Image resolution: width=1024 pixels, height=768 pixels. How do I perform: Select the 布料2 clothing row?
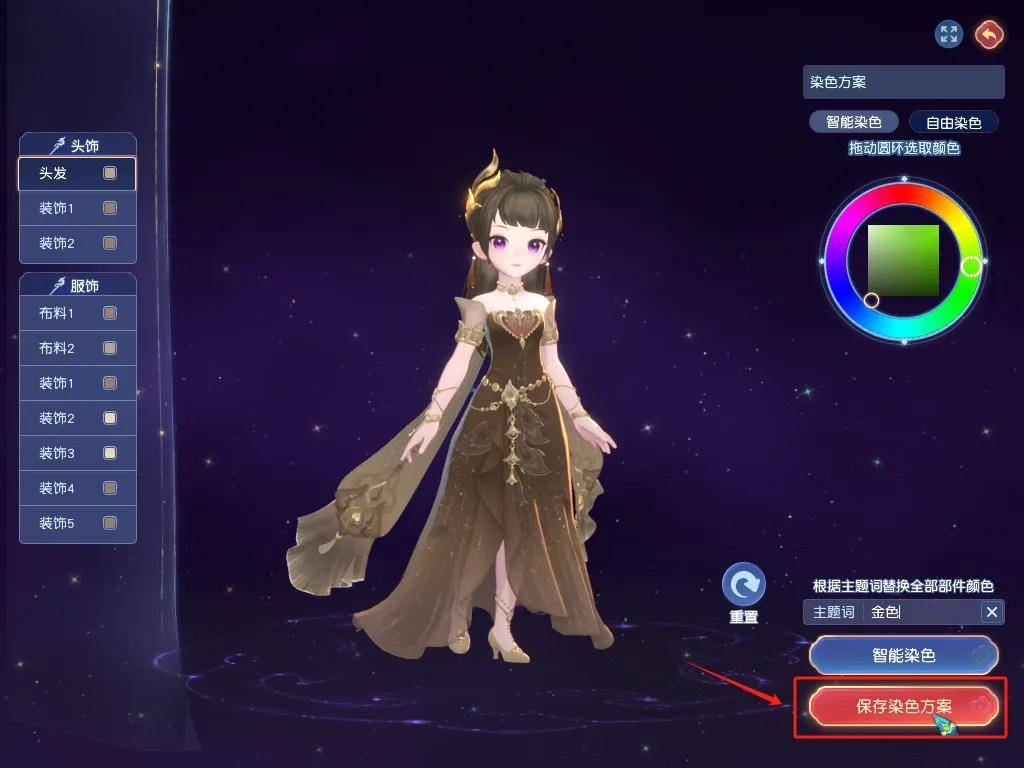coord(77,349)
